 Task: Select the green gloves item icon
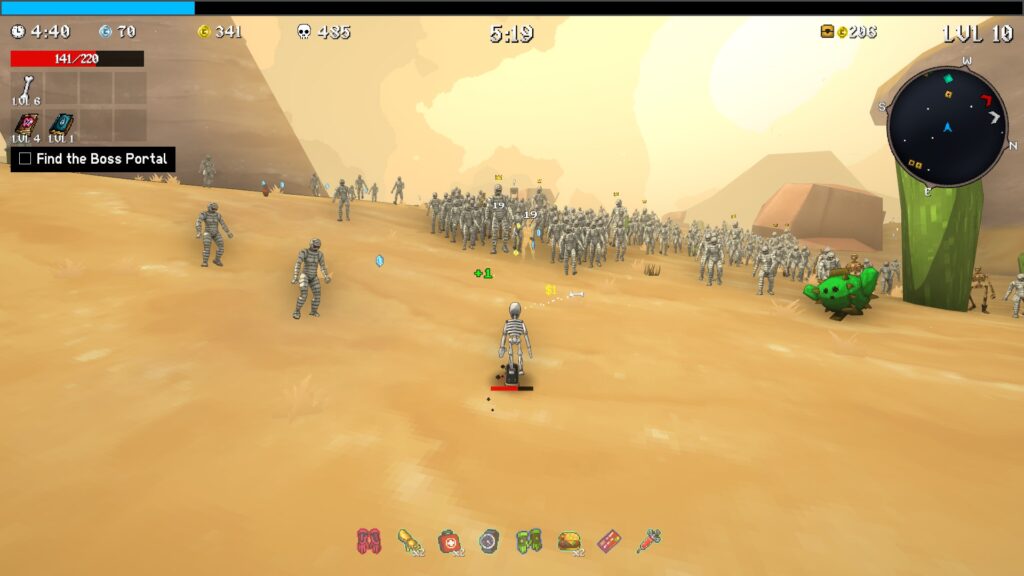[x=528, y=541]
